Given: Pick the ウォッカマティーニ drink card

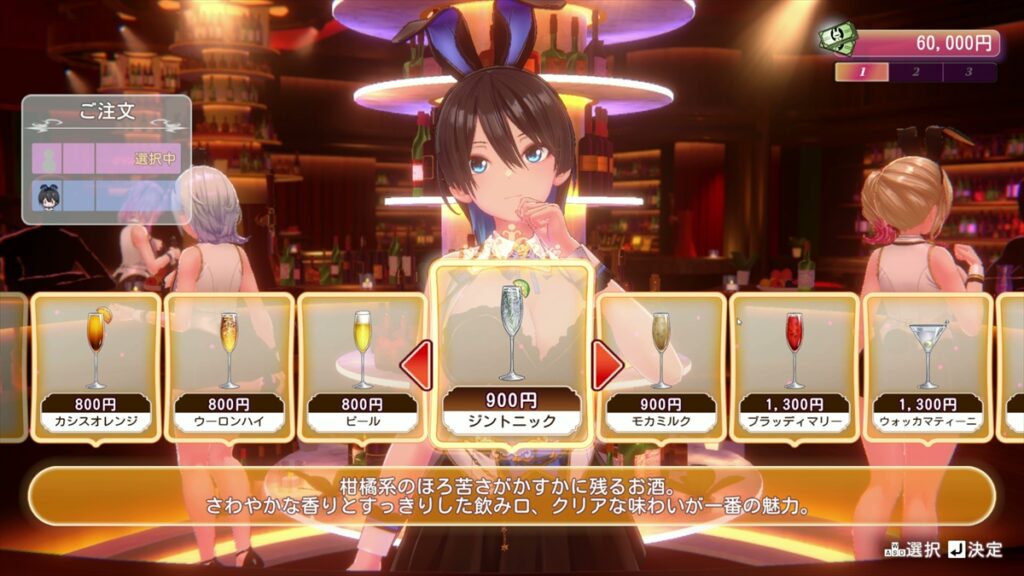Looking at the screenshot, I should [x=927, y=366].
